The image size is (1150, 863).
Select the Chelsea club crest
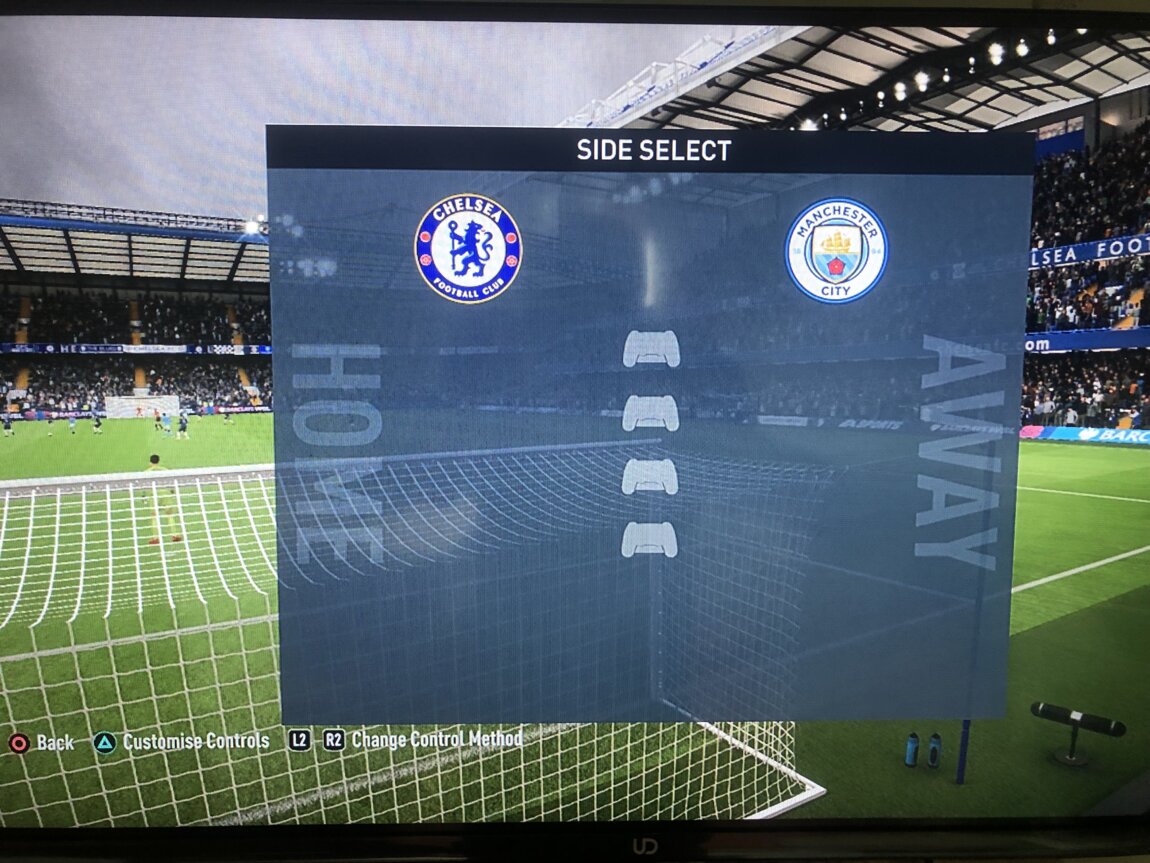coord(468,248)
